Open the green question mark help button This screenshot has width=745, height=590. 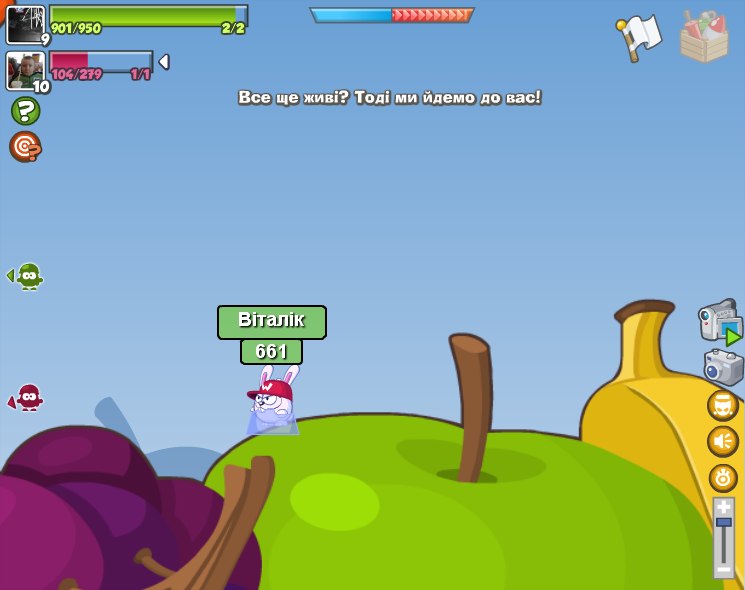click(x=25, y=110)
